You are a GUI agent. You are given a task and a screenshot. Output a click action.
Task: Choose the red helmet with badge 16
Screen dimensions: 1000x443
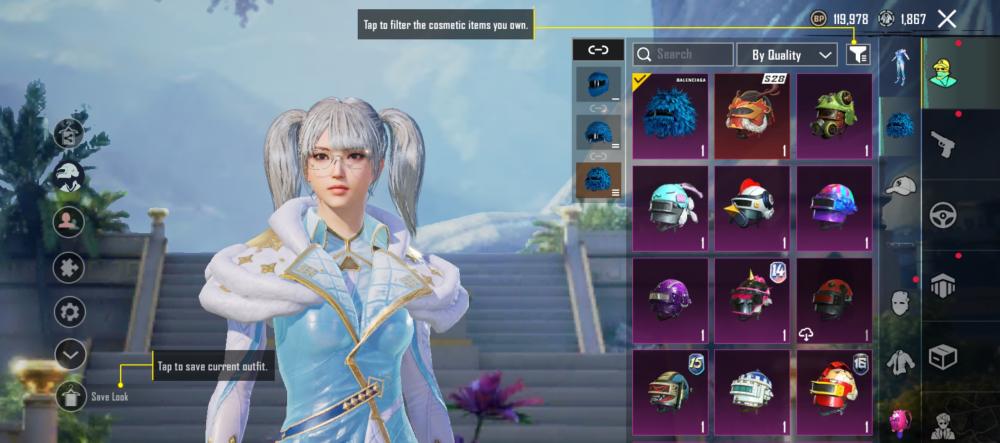834,390
